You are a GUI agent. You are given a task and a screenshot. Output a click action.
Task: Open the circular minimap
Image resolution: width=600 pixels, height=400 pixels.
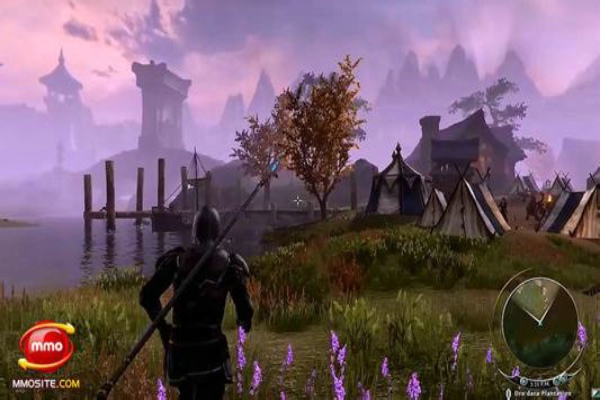pyautogui.click(x=538, y=321)
